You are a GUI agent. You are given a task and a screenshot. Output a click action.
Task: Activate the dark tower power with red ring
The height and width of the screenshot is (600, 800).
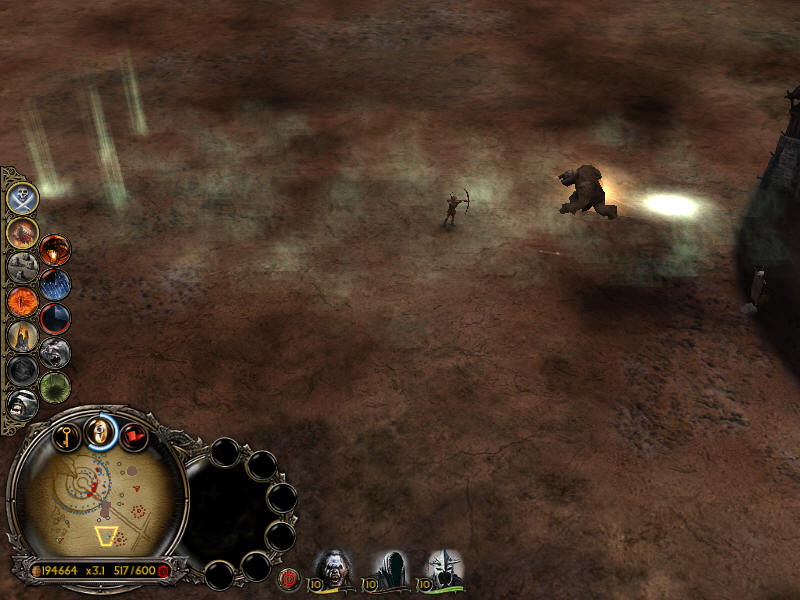pos(55,318)
